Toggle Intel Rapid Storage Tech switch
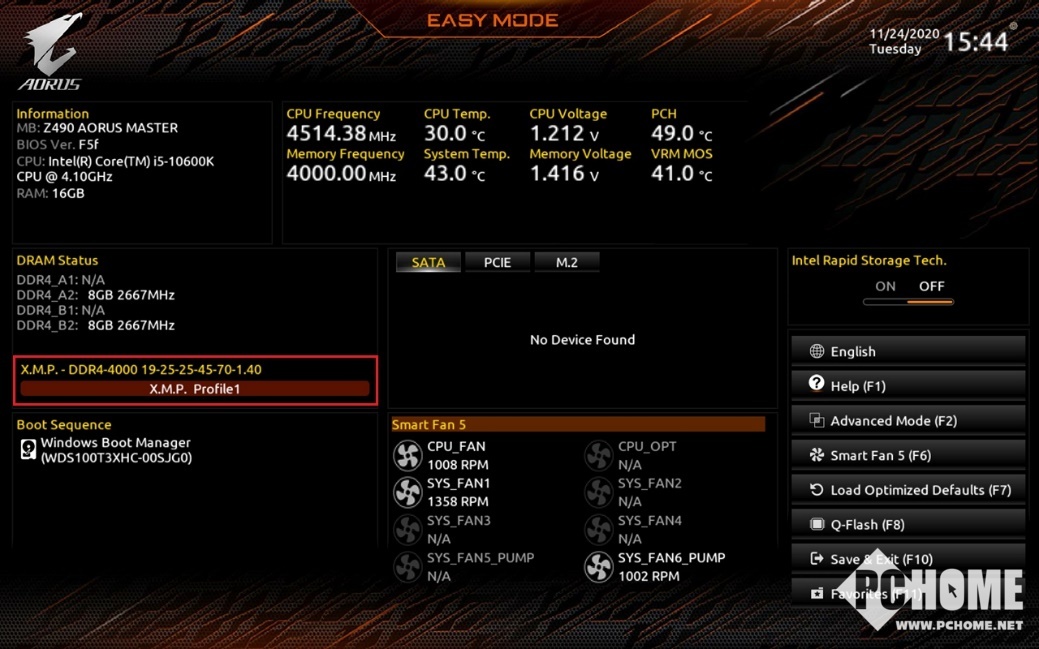Viewport: 1039px width, 649px height. [x=908, y=293]
